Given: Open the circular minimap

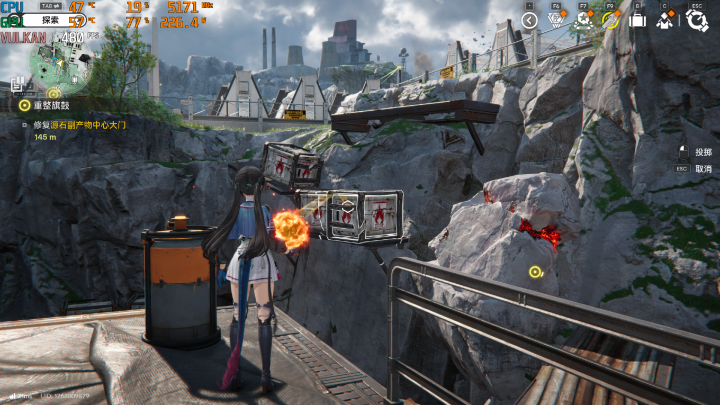Looking at the screenshot, I should (x=58, y=62).
